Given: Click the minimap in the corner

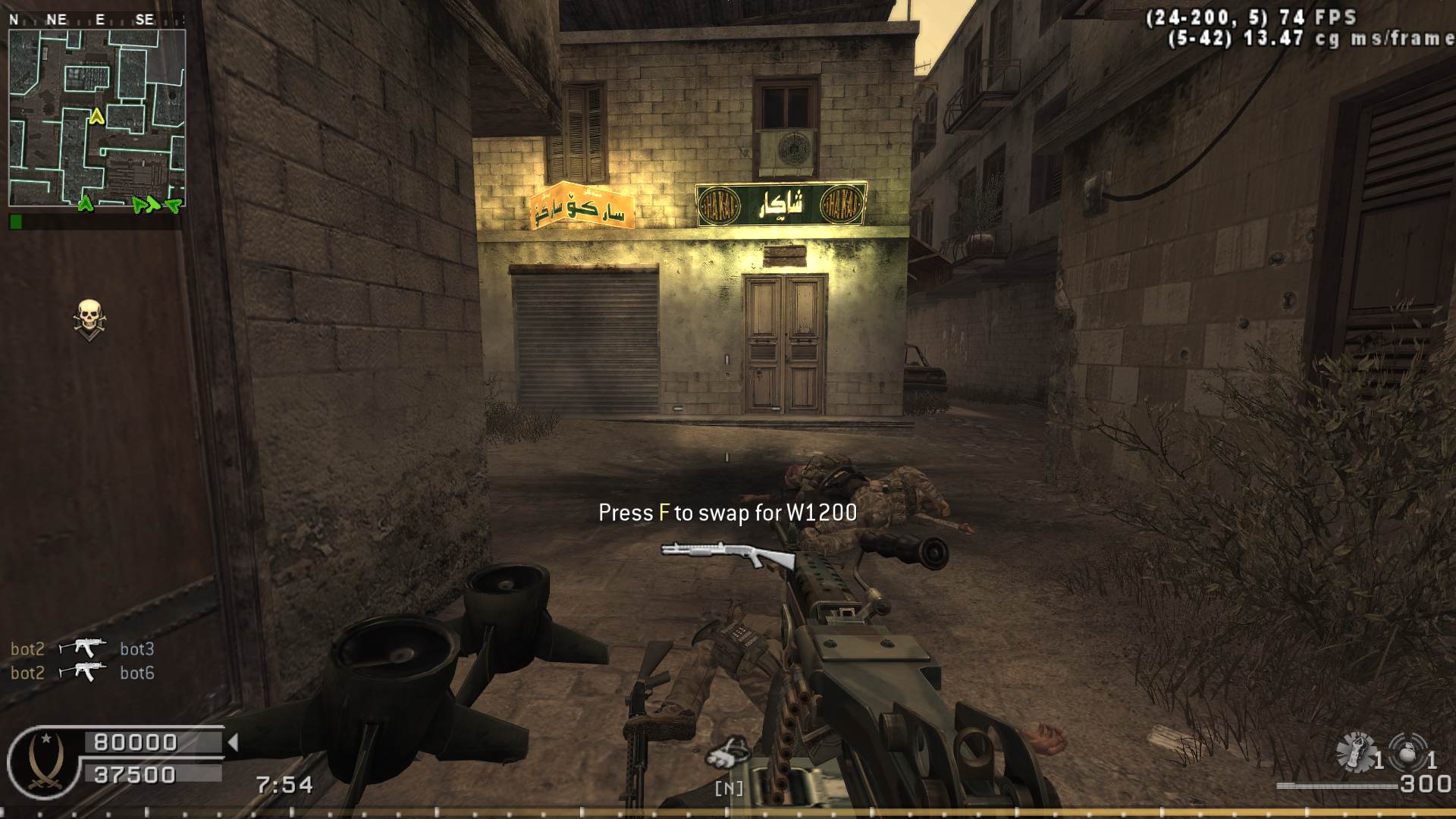Looking at the screenshot, I should click(x=96, y=118).
